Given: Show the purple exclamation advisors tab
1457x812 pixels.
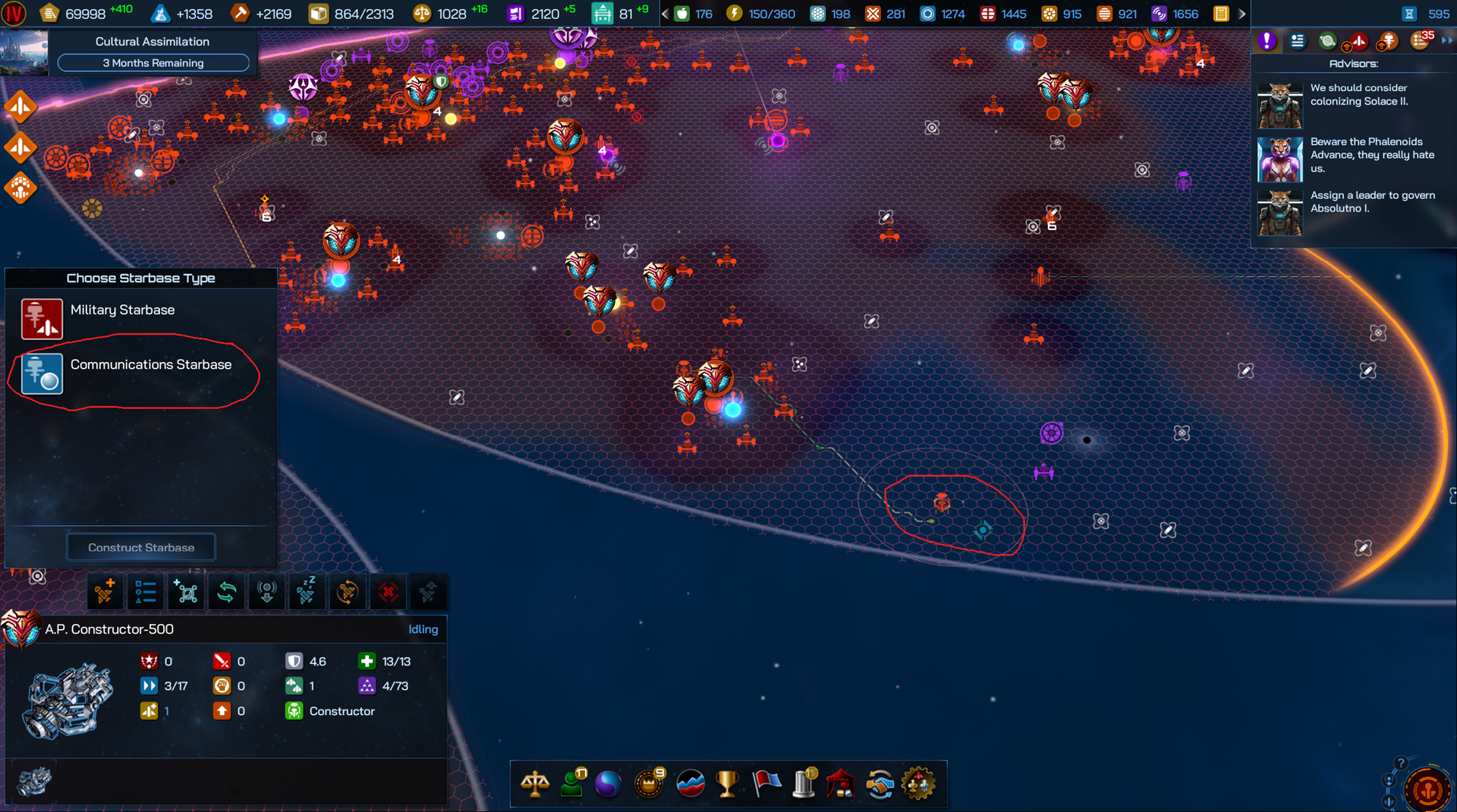Looking at the screenshot, I should click(1267, 41).
